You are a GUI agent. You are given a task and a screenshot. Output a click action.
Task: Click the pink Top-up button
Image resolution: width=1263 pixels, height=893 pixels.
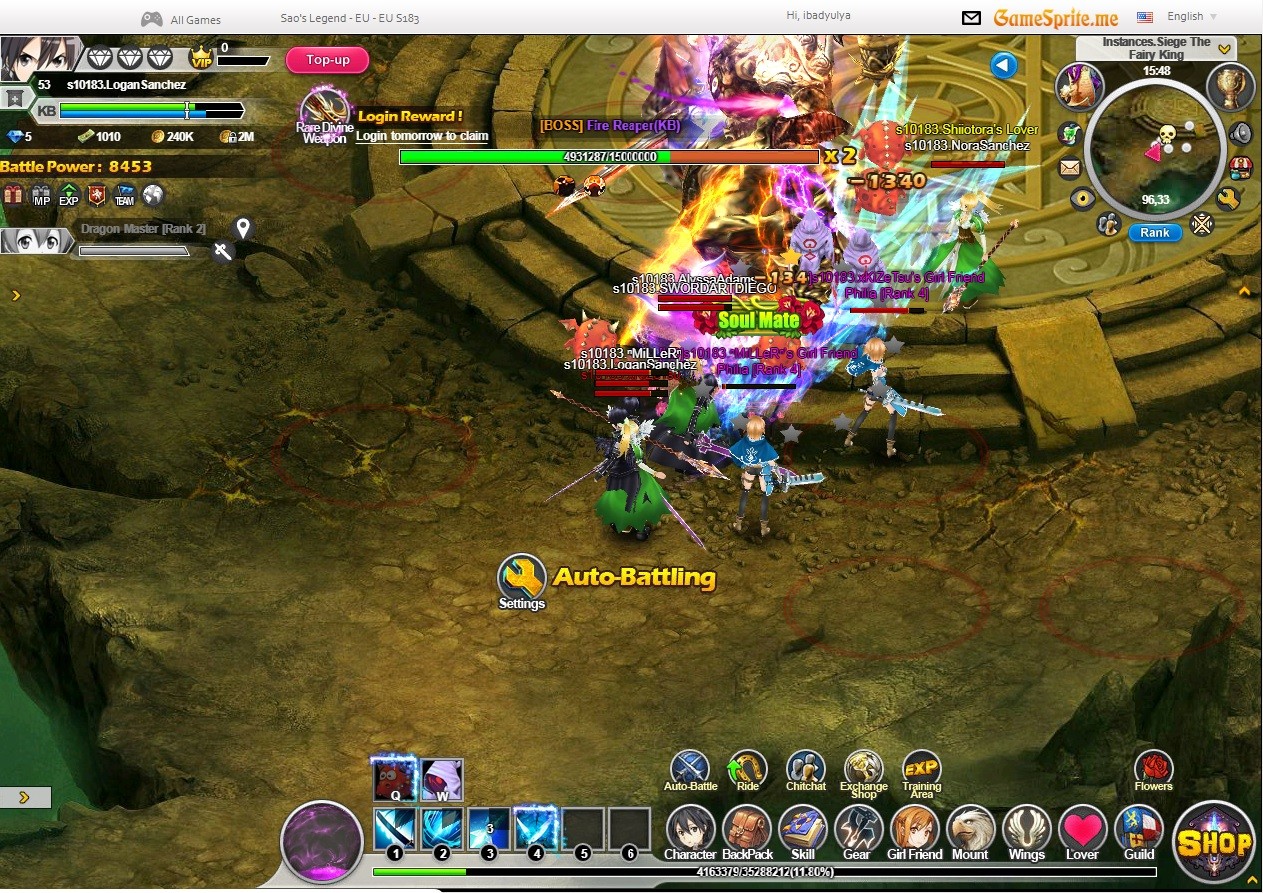(x=327, y=60)
